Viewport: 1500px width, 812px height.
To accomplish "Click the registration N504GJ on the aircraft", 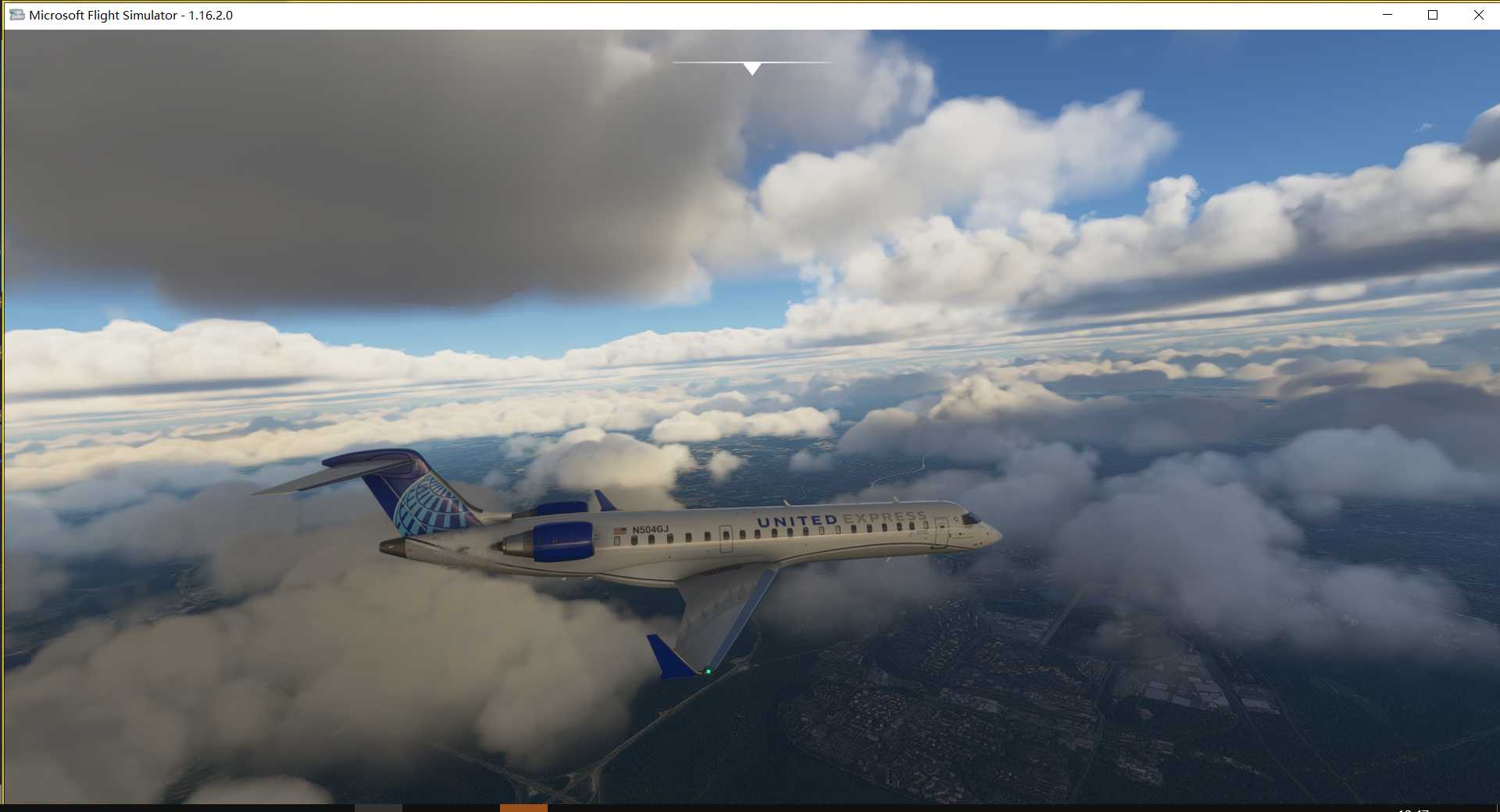I will click(650, 530).
